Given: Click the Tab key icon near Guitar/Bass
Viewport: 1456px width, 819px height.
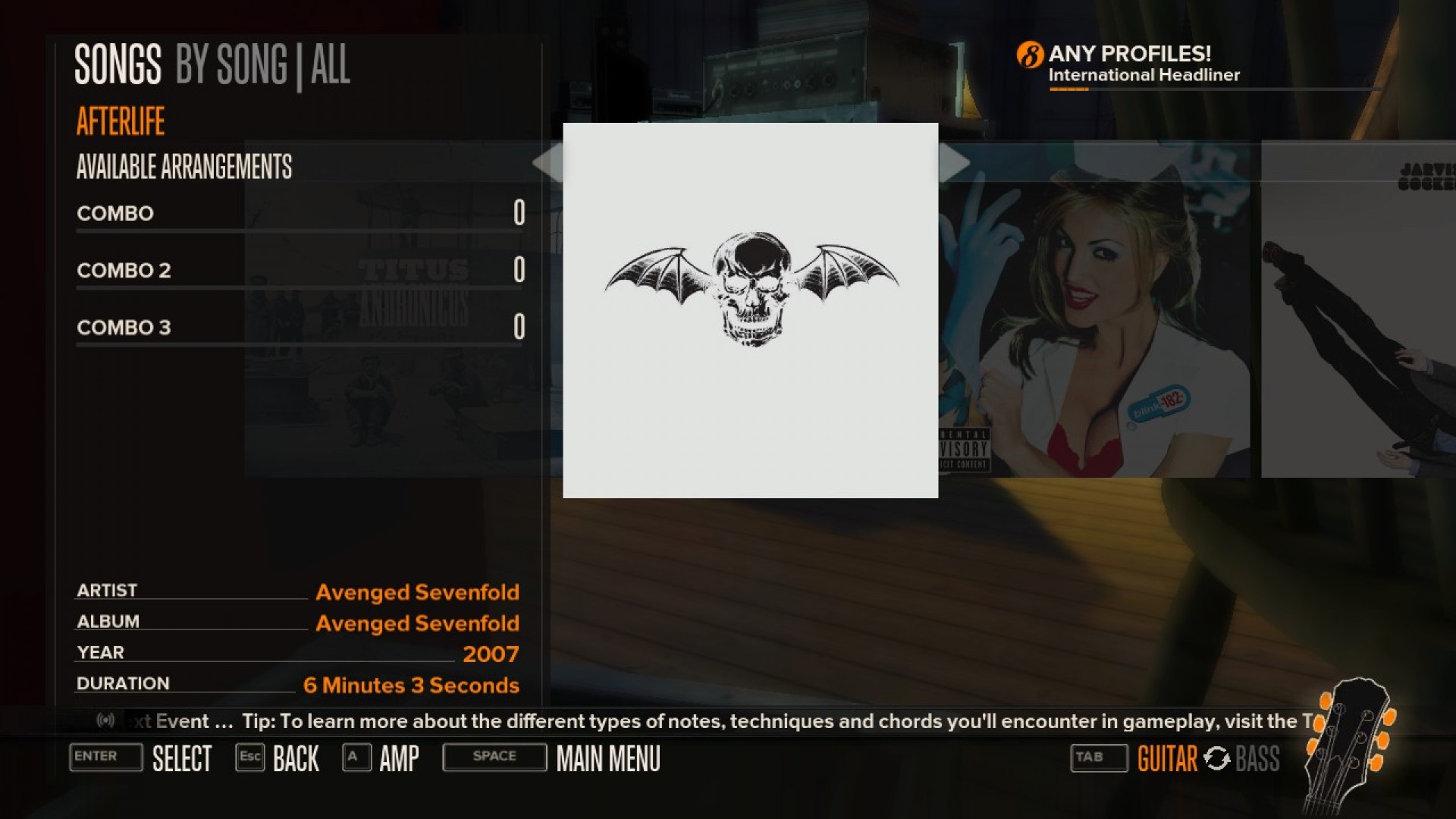Looking at the screenshot, I should (x=1098, y=757).
